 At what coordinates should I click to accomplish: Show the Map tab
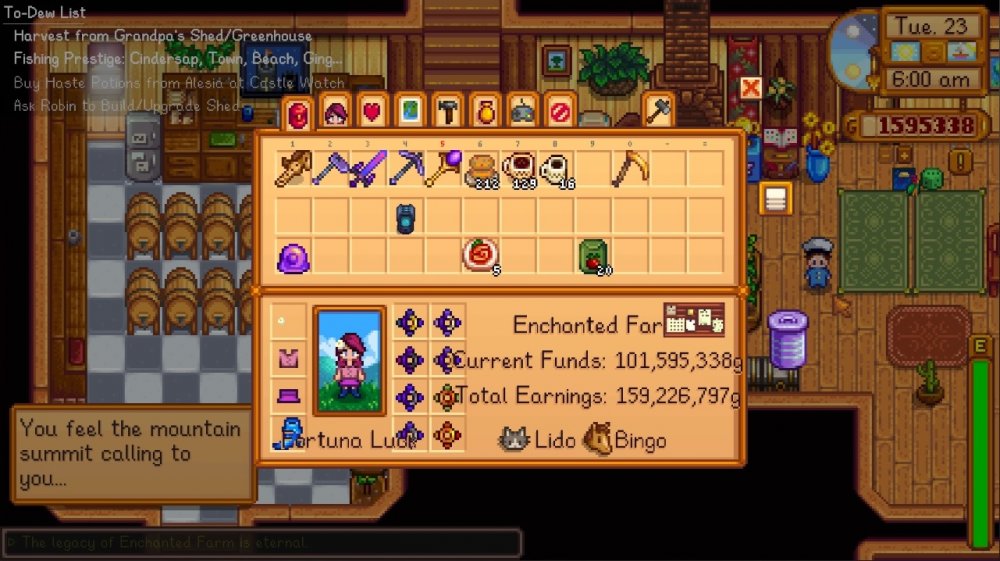click(x=409, y=112)
